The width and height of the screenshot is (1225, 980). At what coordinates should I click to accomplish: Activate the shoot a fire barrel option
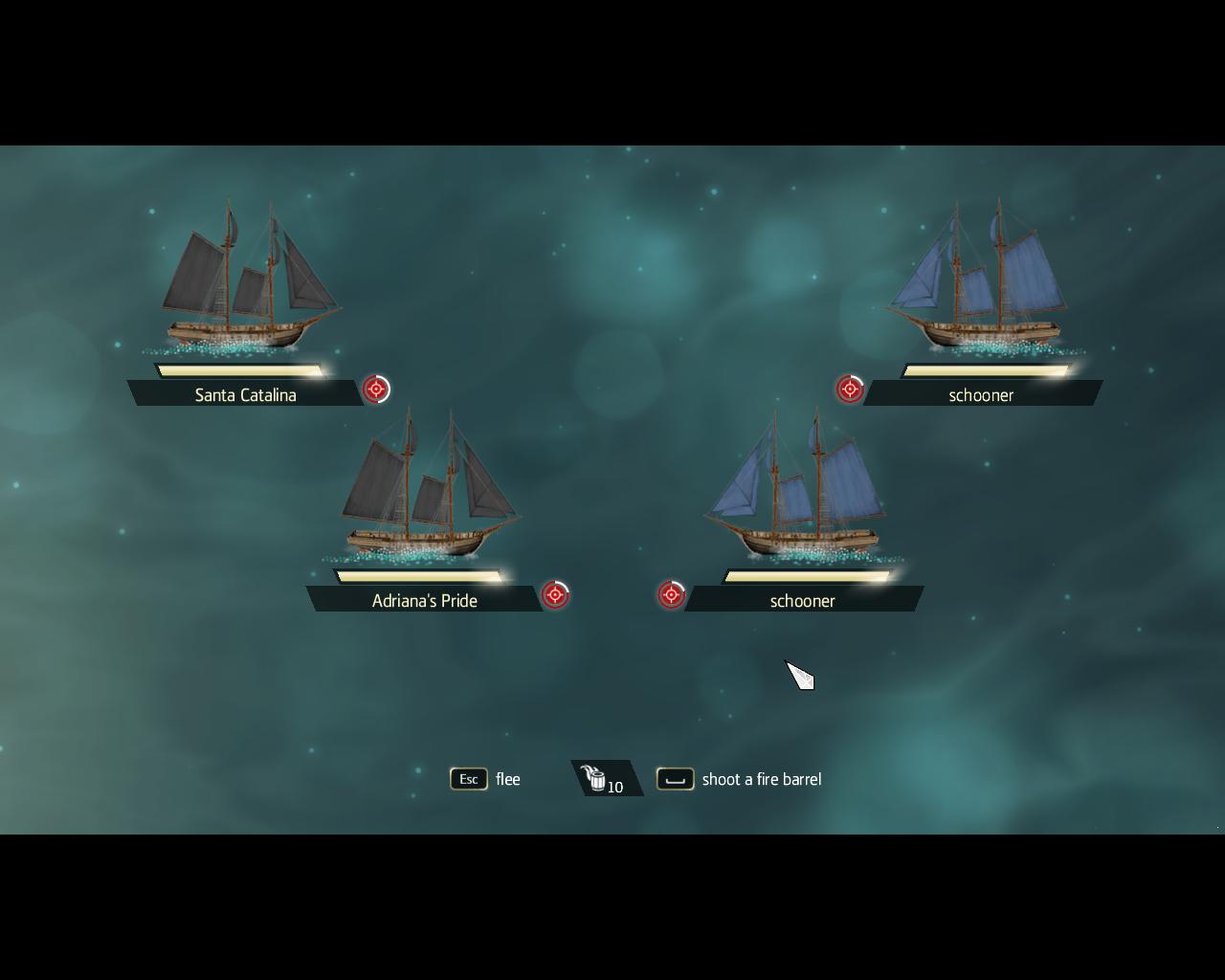pyautogui.click(x=676, y=779)
